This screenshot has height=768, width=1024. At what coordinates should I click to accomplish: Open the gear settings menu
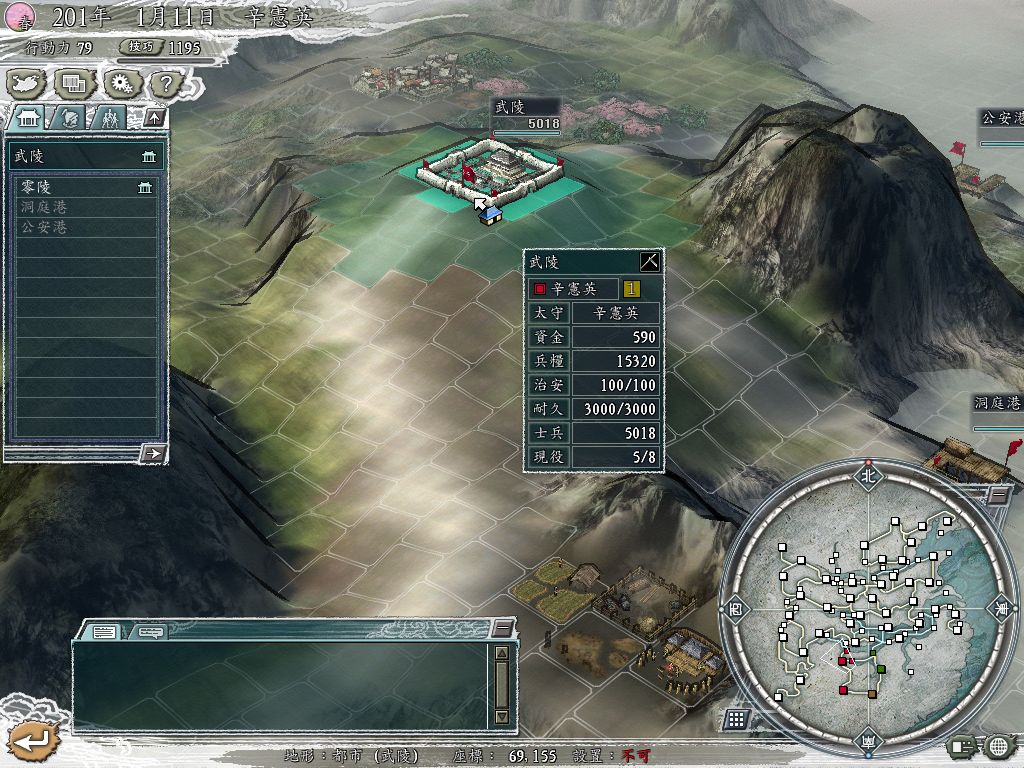click(121, 84)
